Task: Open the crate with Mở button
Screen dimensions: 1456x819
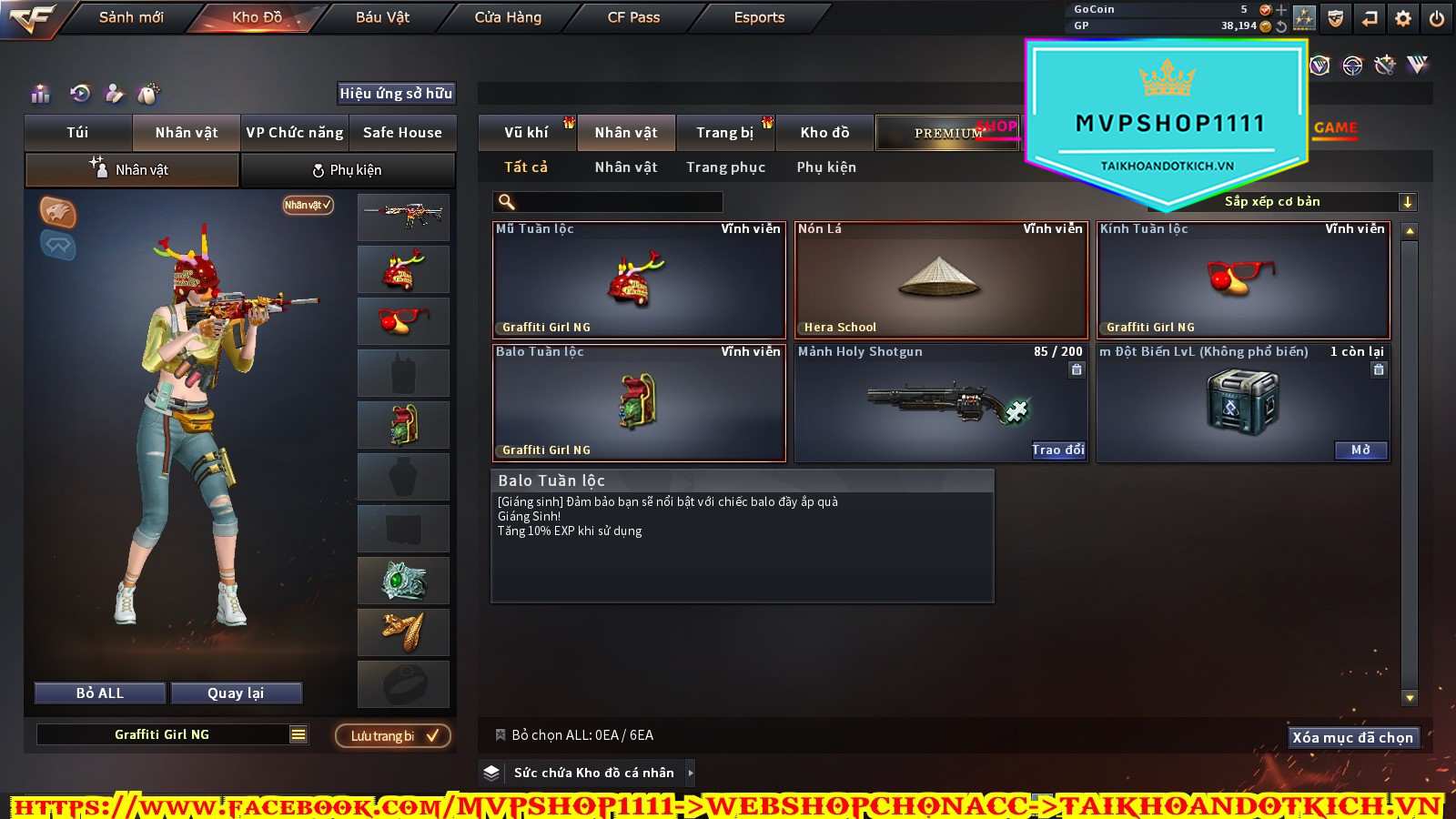Action: click(1360, 450)
